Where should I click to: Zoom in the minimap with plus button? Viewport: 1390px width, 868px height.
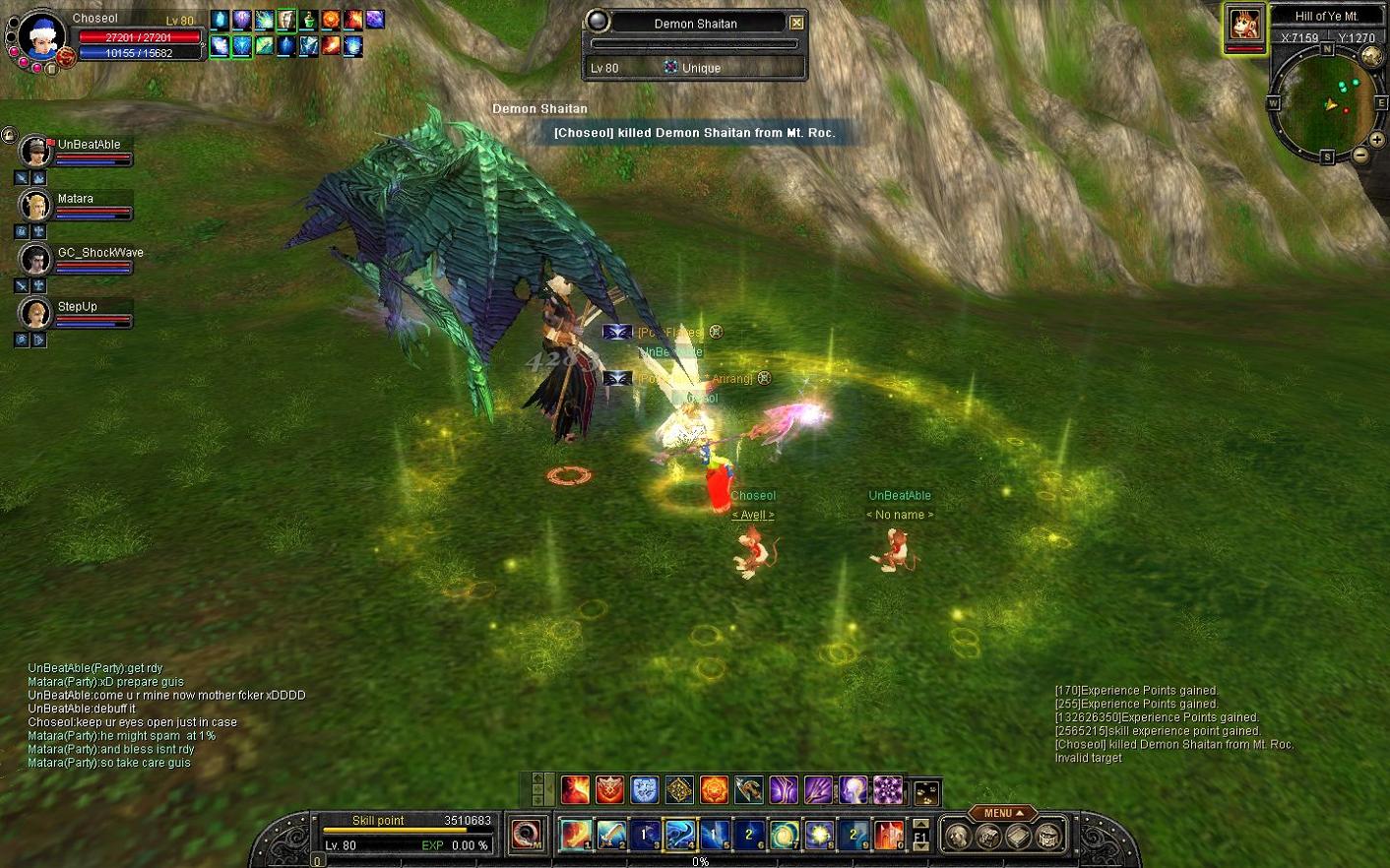coord(1376,141)
